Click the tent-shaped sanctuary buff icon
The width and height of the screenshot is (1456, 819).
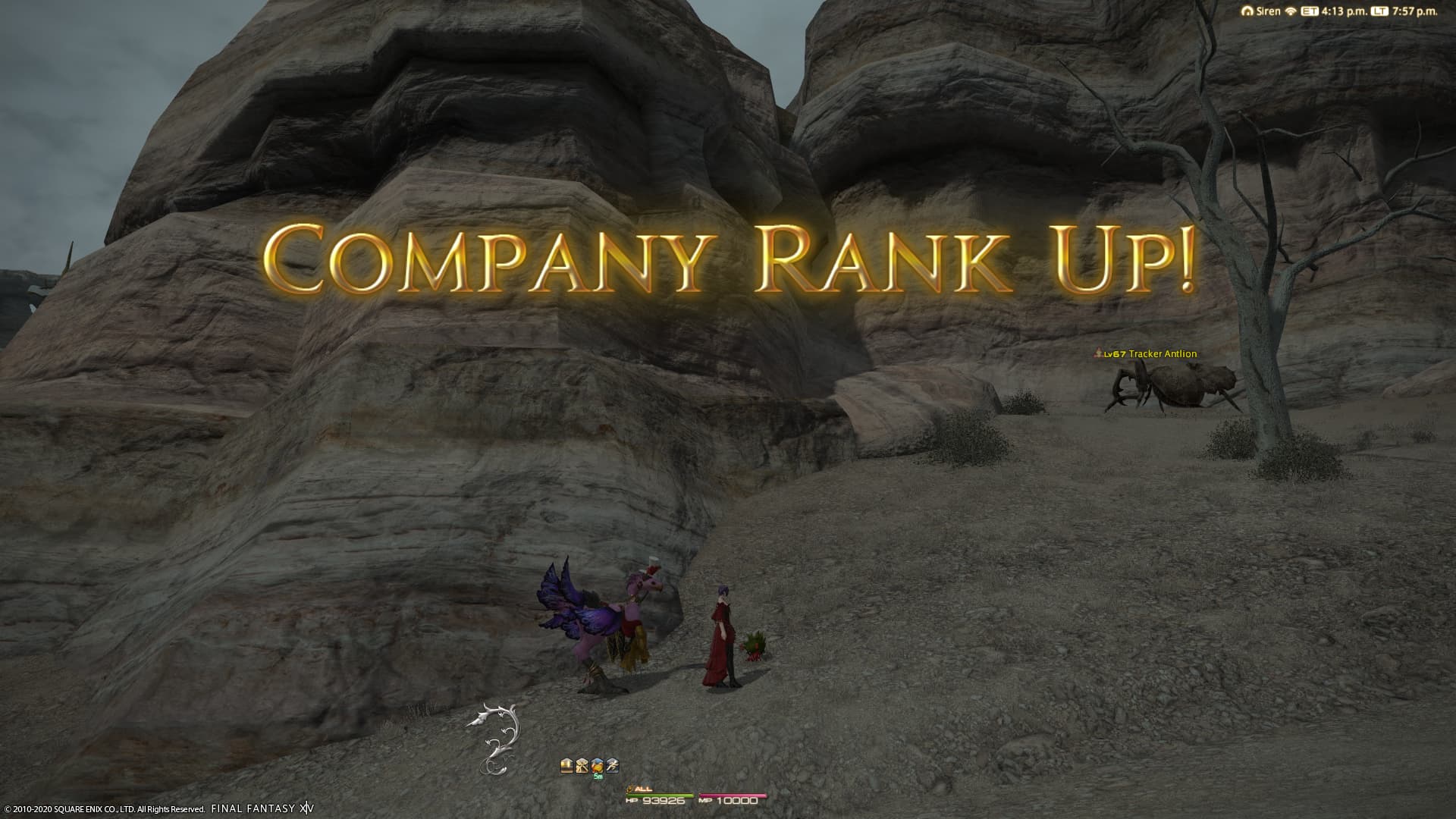click(x=567, y=766)
